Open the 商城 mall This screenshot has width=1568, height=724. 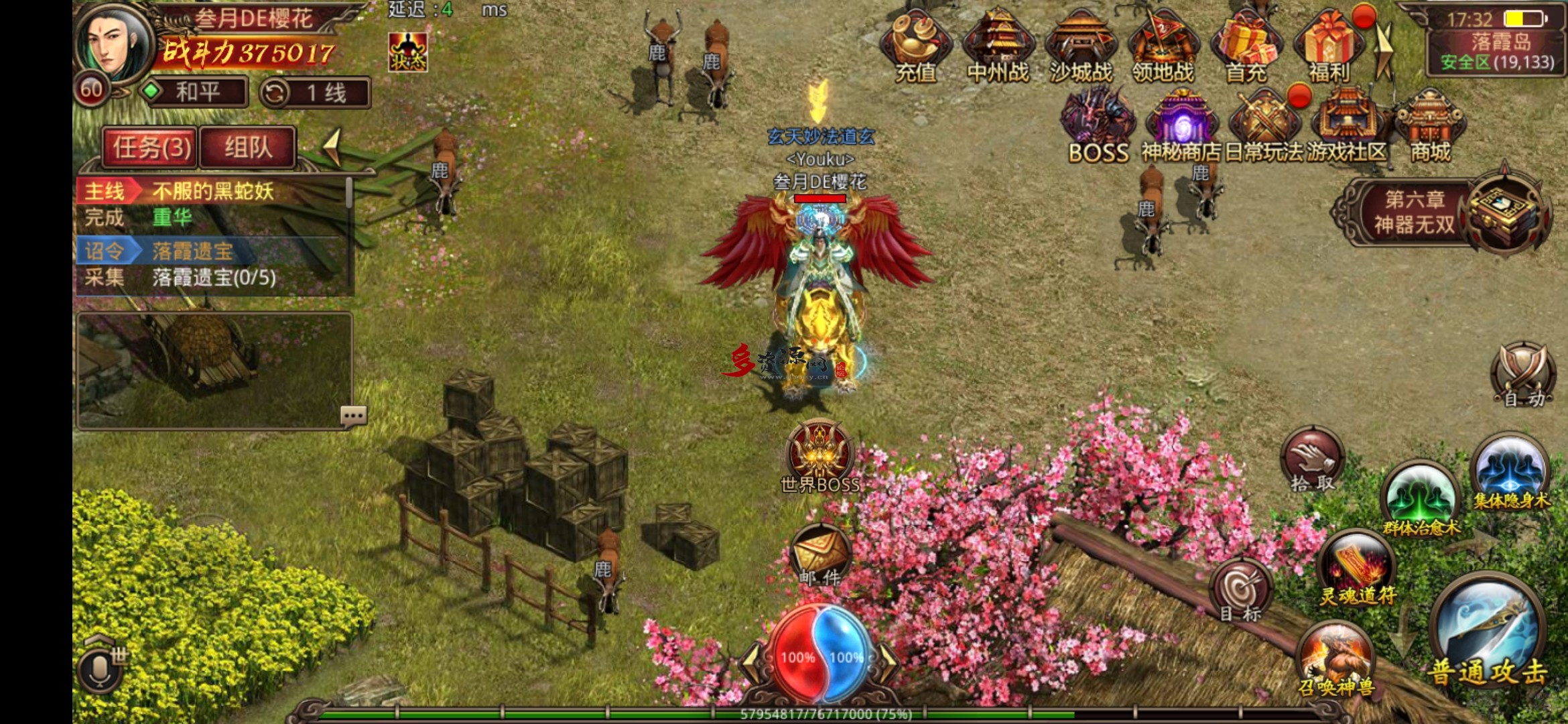1430,127
